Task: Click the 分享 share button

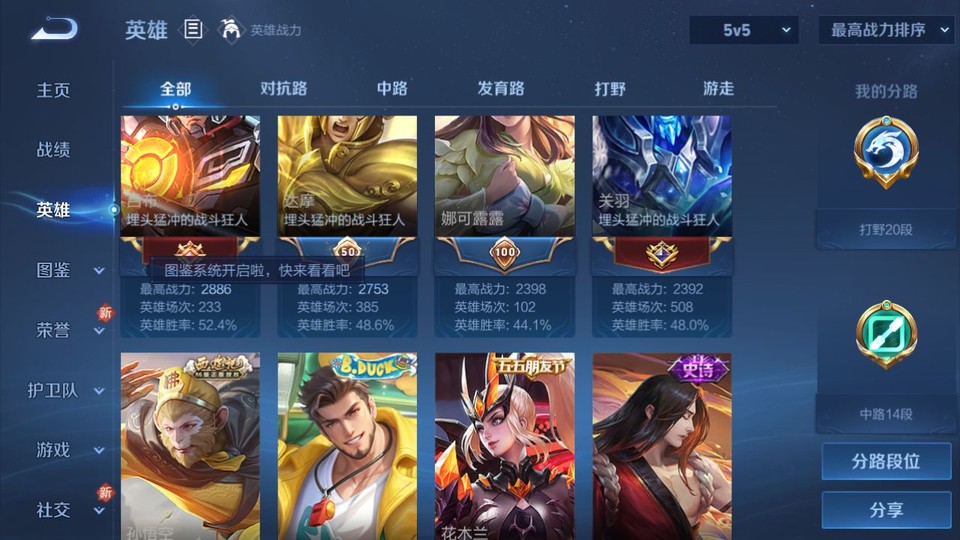Action: pos(886,510)
